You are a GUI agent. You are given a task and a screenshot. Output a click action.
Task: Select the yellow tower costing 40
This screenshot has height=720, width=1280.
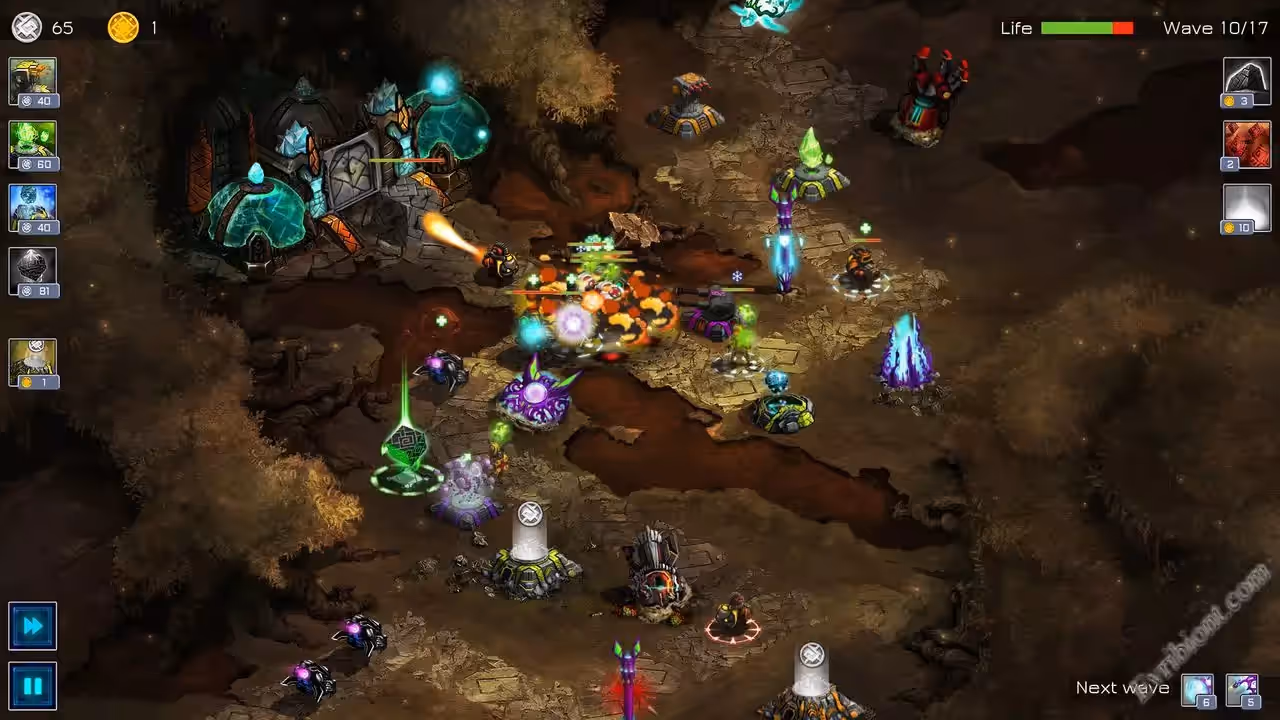point(33,81)
